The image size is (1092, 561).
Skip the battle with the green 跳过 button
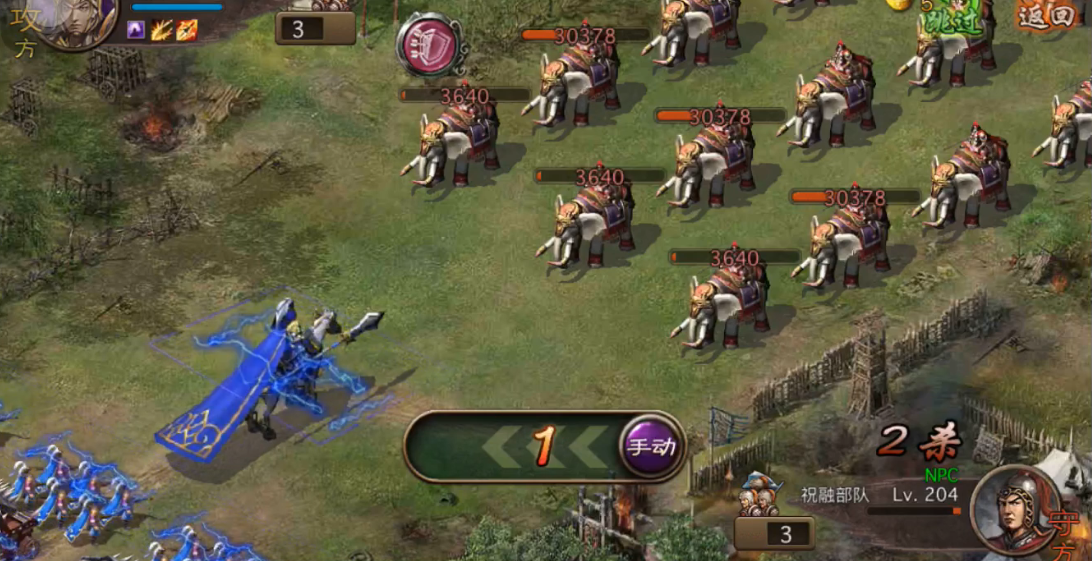point(951,21)
